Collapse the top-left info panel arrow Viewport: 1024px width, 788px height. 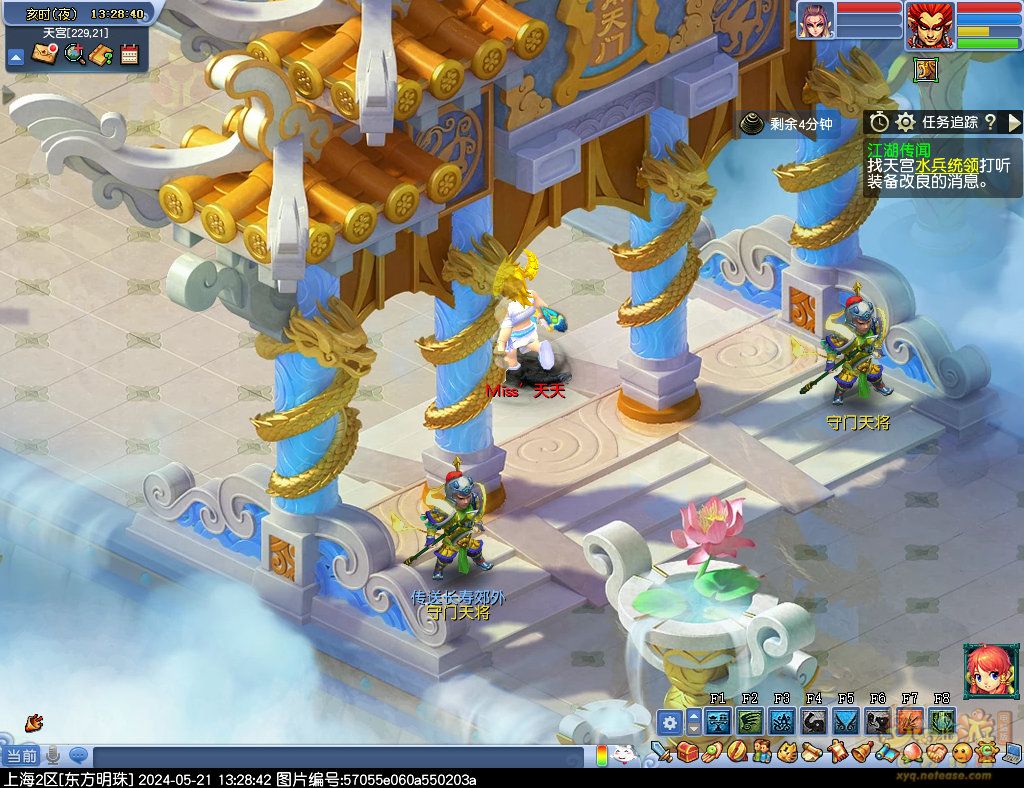(15, 57)
